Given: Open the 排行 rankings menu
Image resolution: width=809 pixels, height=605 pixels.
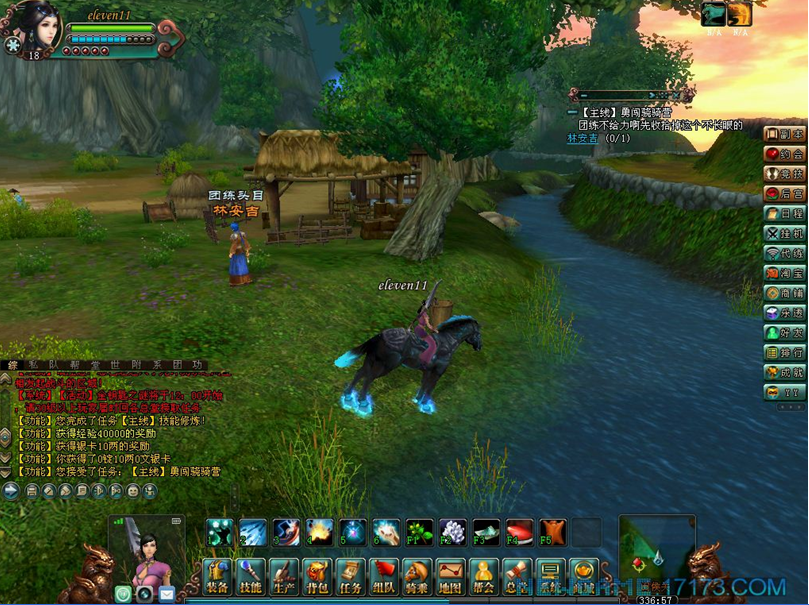Looking at the screenshot, I should 785,352.
